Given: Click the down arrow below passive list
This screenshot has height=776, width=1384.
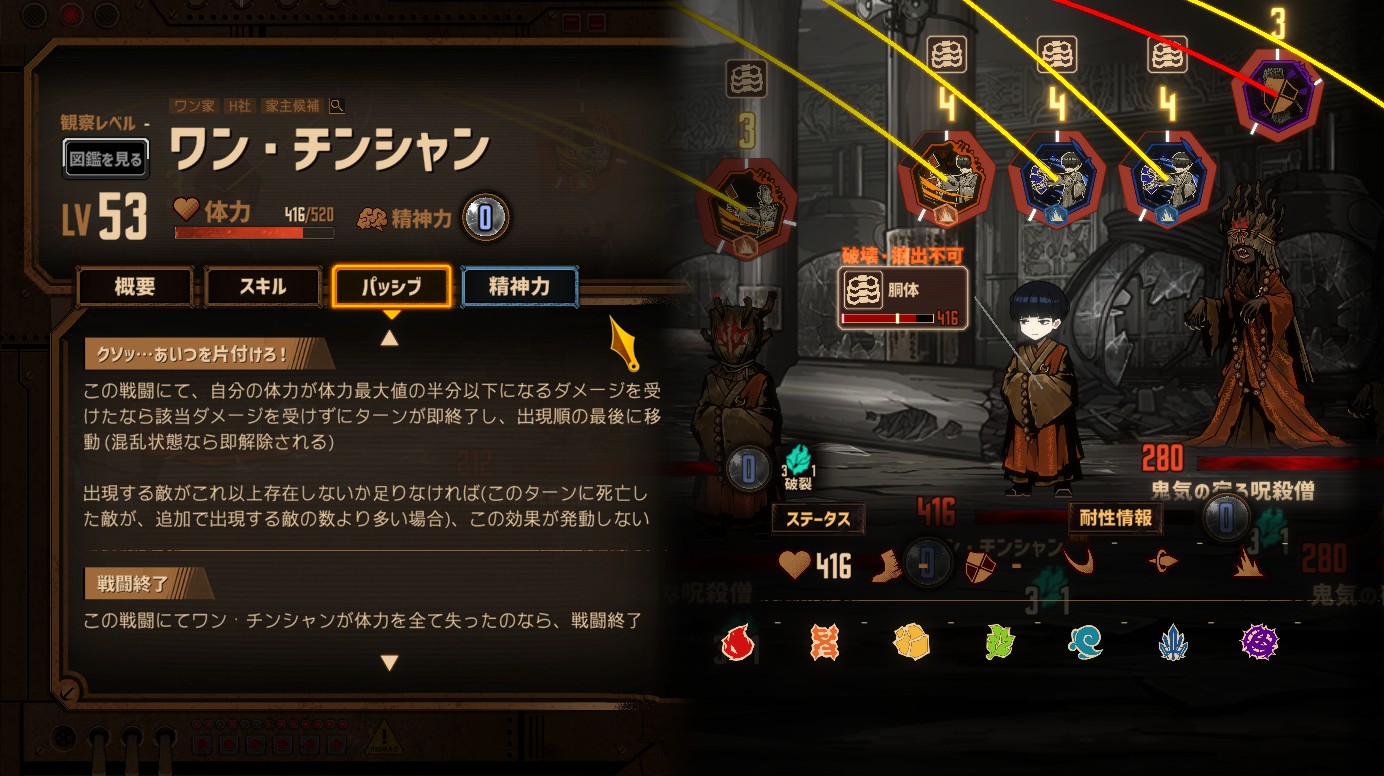Looking at the screenshot, I should coord(390,663).
